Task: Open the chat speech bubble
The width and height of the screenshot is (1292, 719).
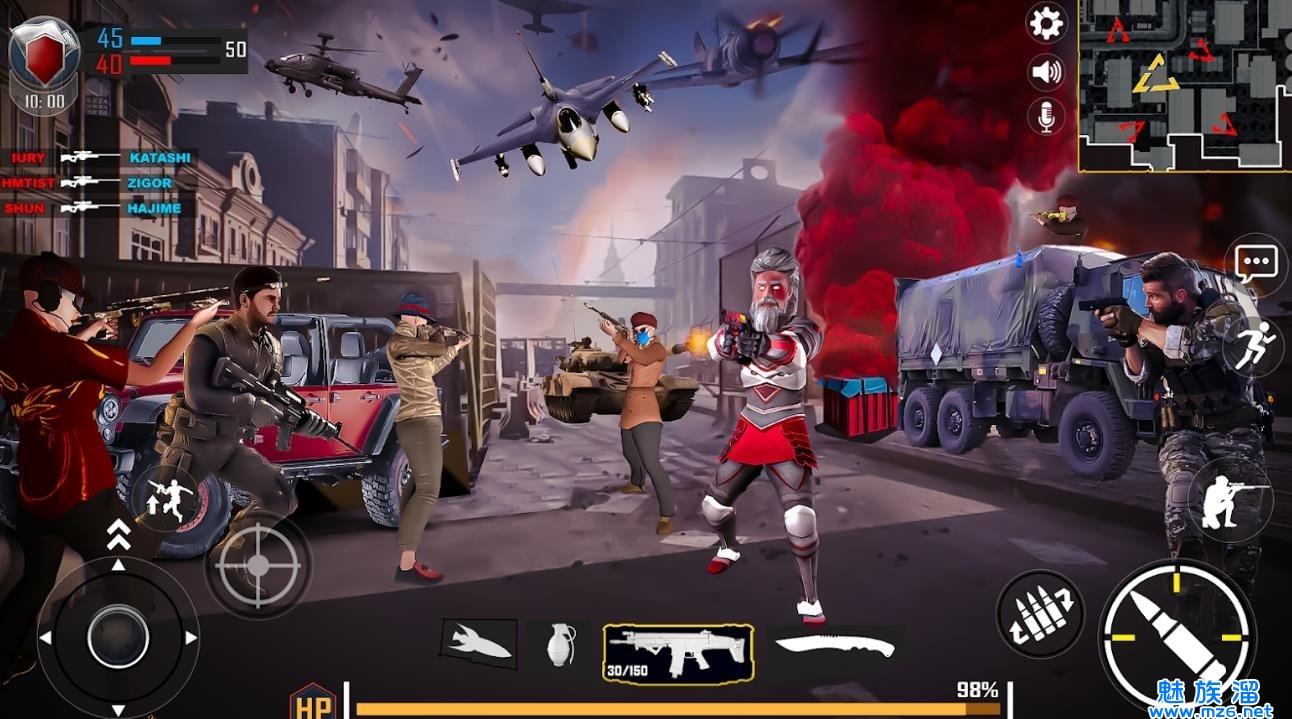Action: tap(1256, 264)
